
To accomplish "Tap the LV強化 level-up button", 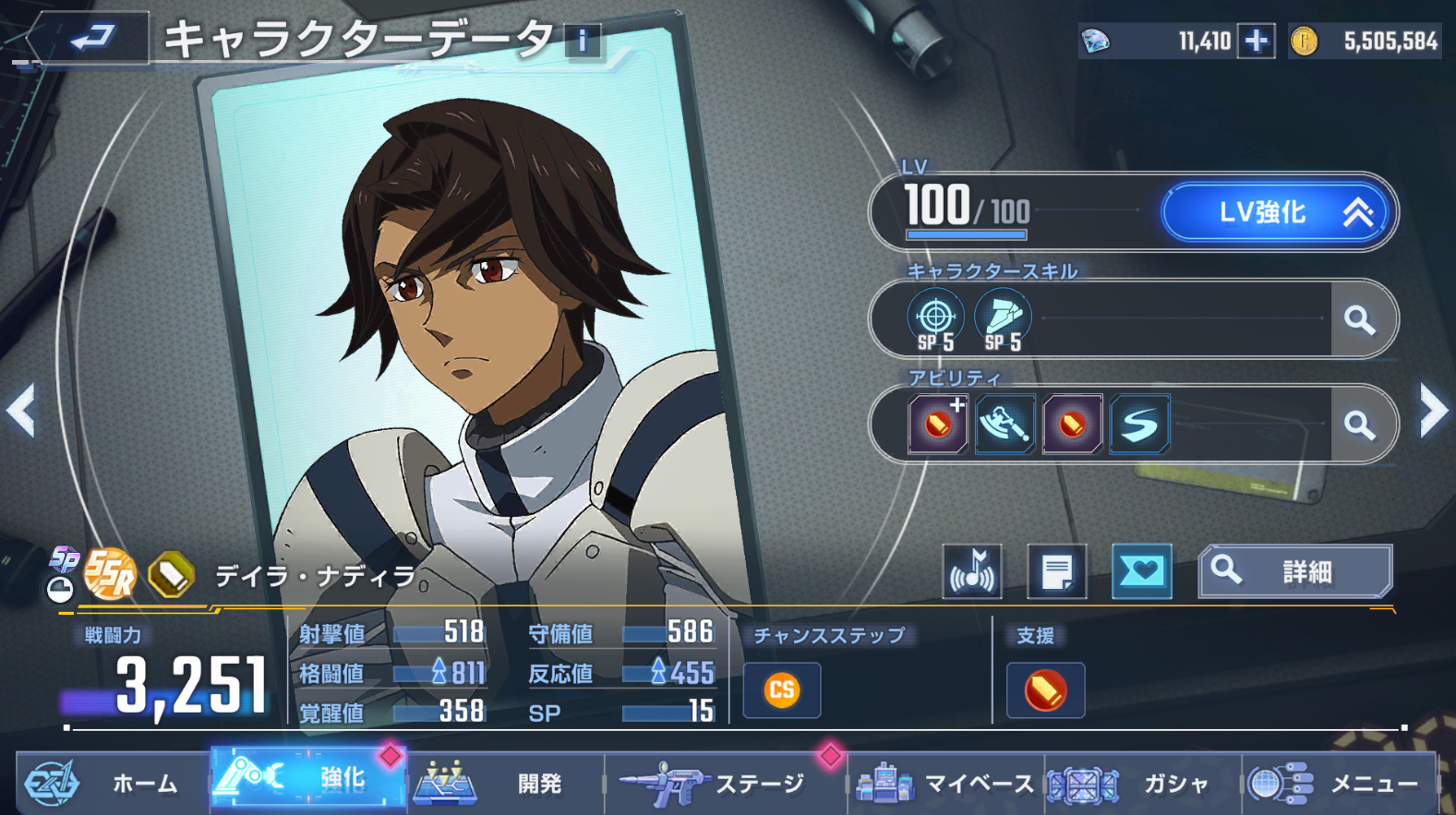I will pos(1277,213).
